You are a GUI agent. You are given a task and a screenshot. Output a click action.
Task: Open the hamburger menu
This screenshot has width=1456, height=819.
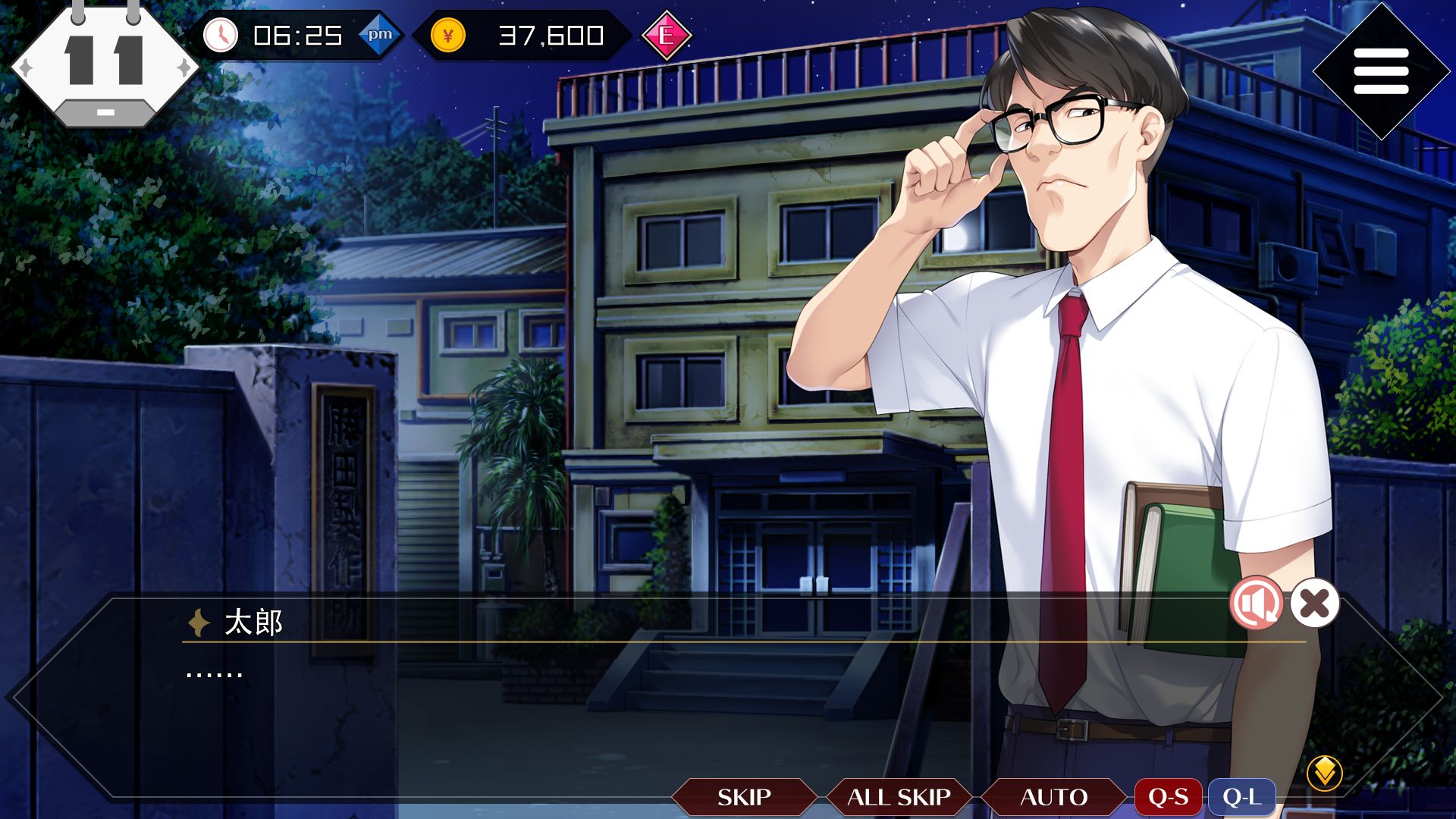1380,71
